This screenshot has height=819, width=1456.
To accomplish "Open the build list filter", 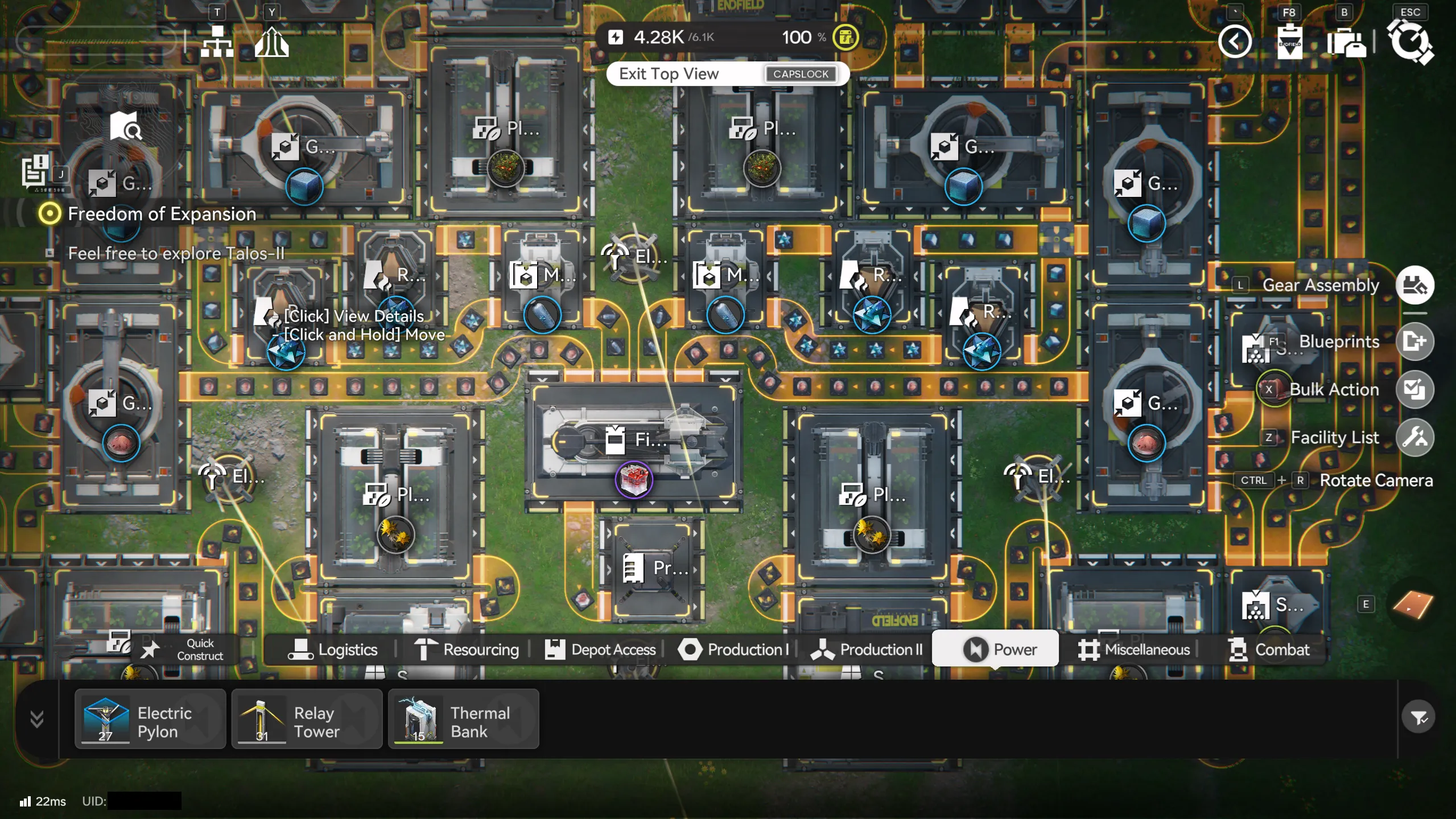I will [1418, 718].
